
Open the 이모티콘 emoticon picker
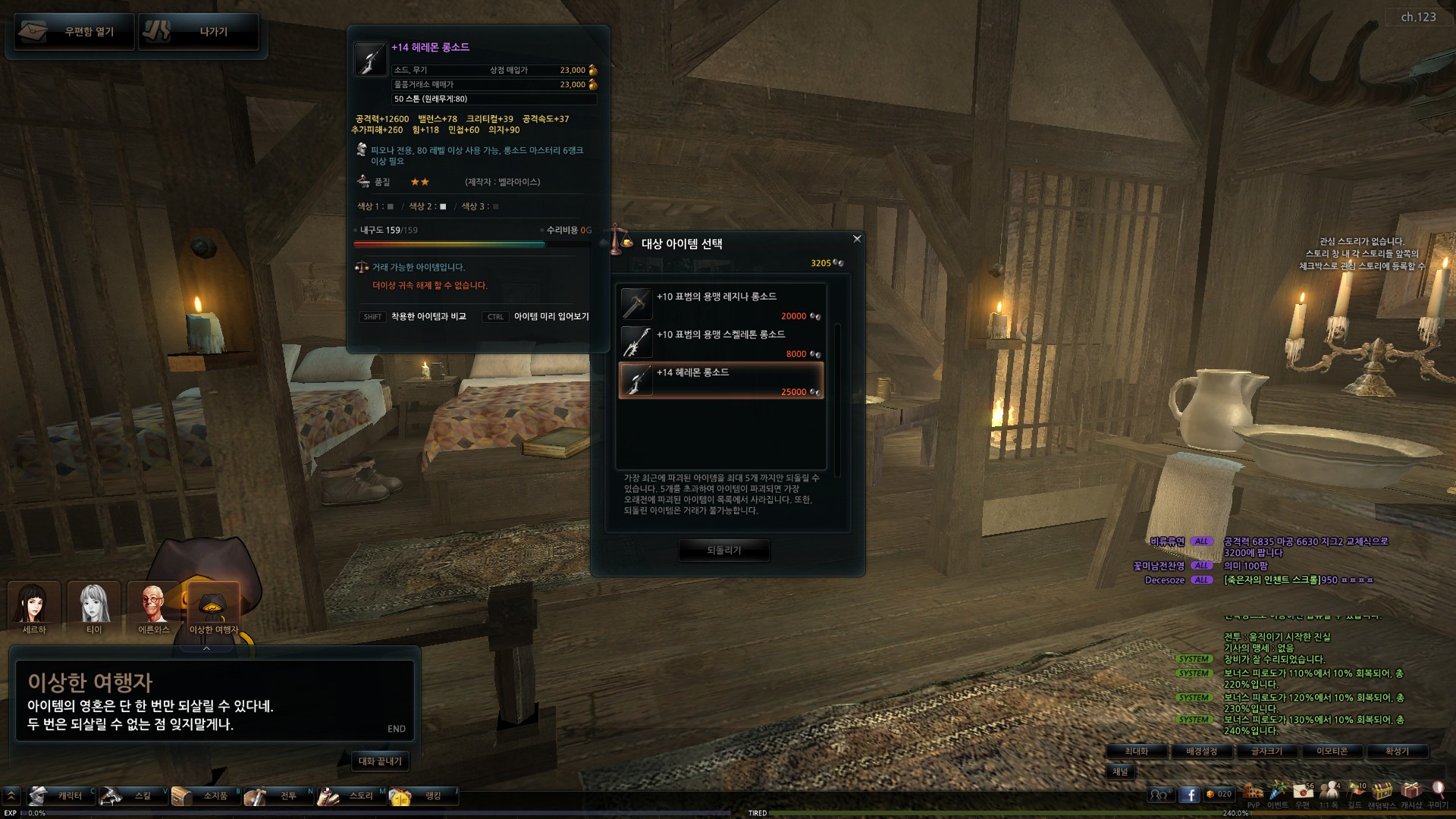pyautogui.click(x=1332, y=752)
